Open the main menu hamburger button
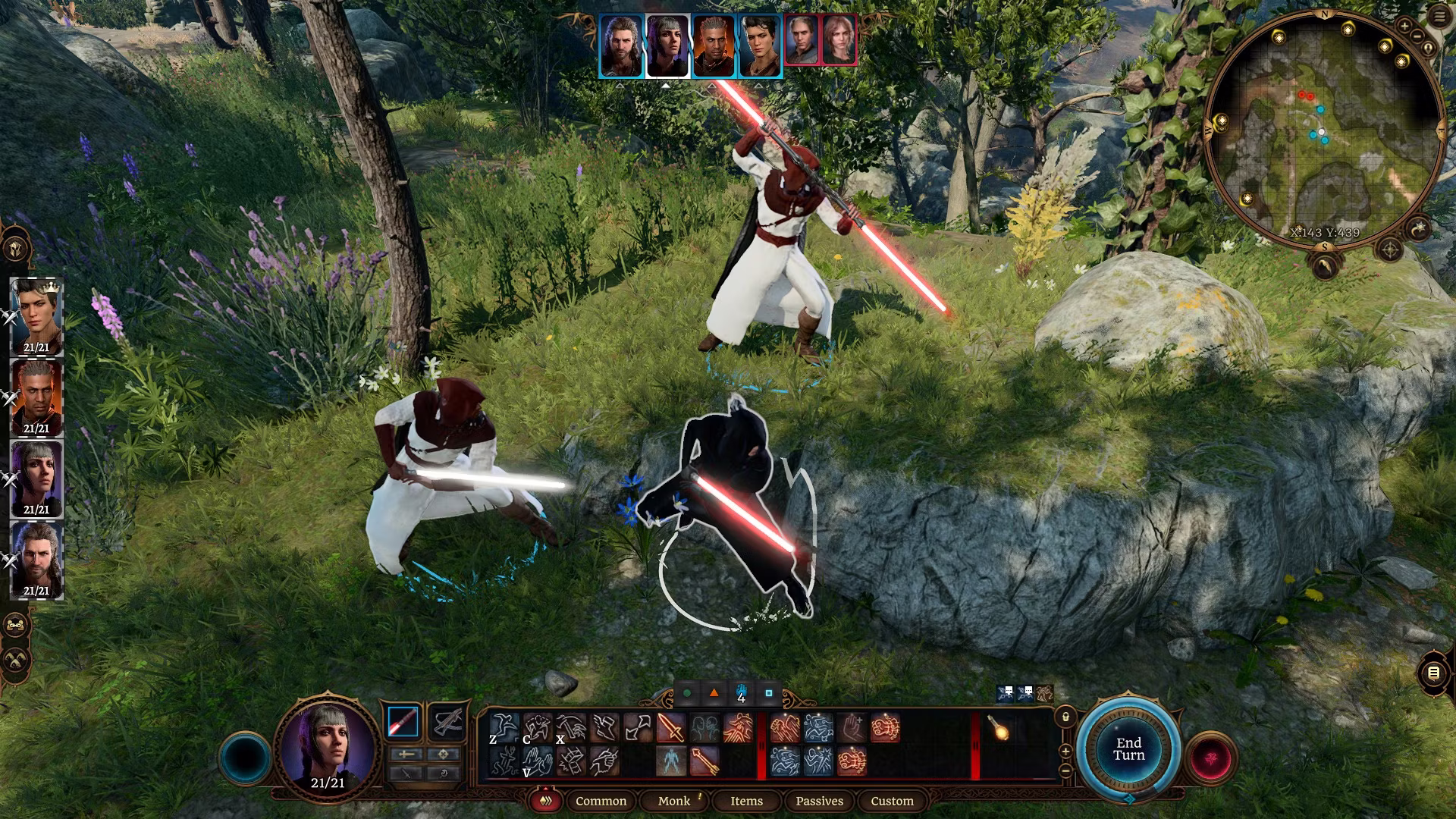1456x819 pixels. [x=1439, y=17]
